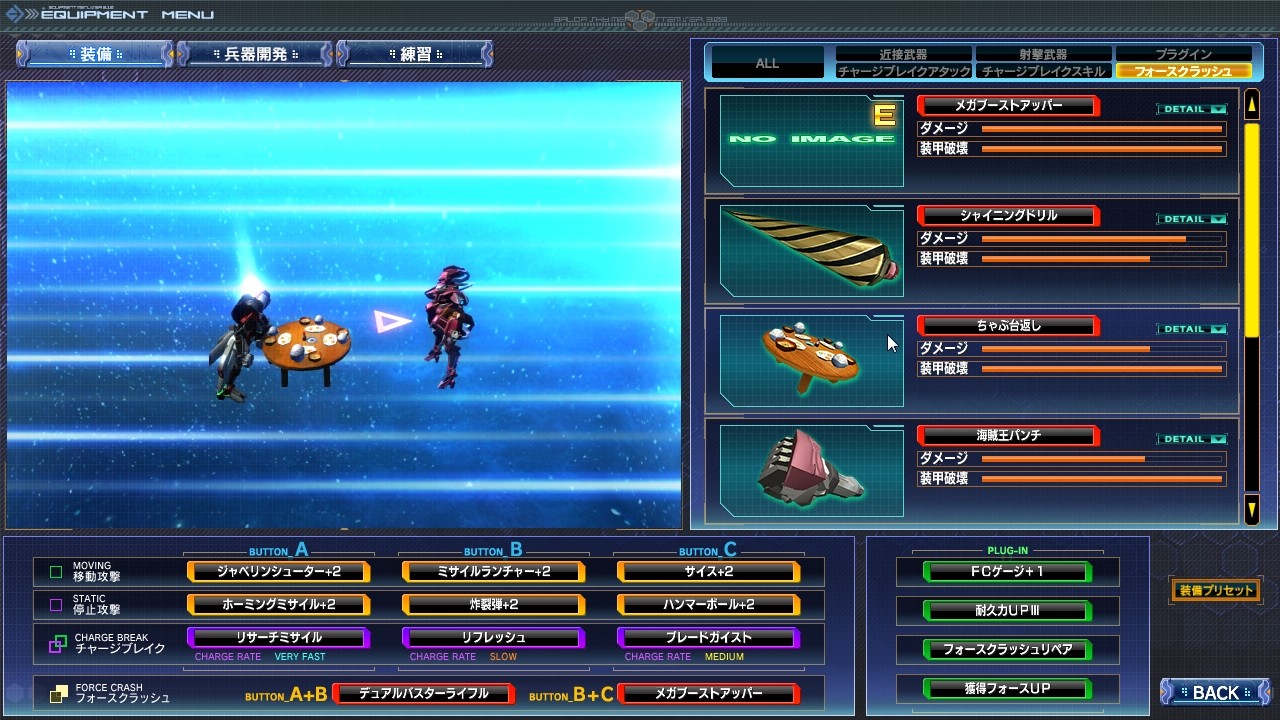Enable the ALL weapon category filter

pyautogui.click(x=765, y=62)
